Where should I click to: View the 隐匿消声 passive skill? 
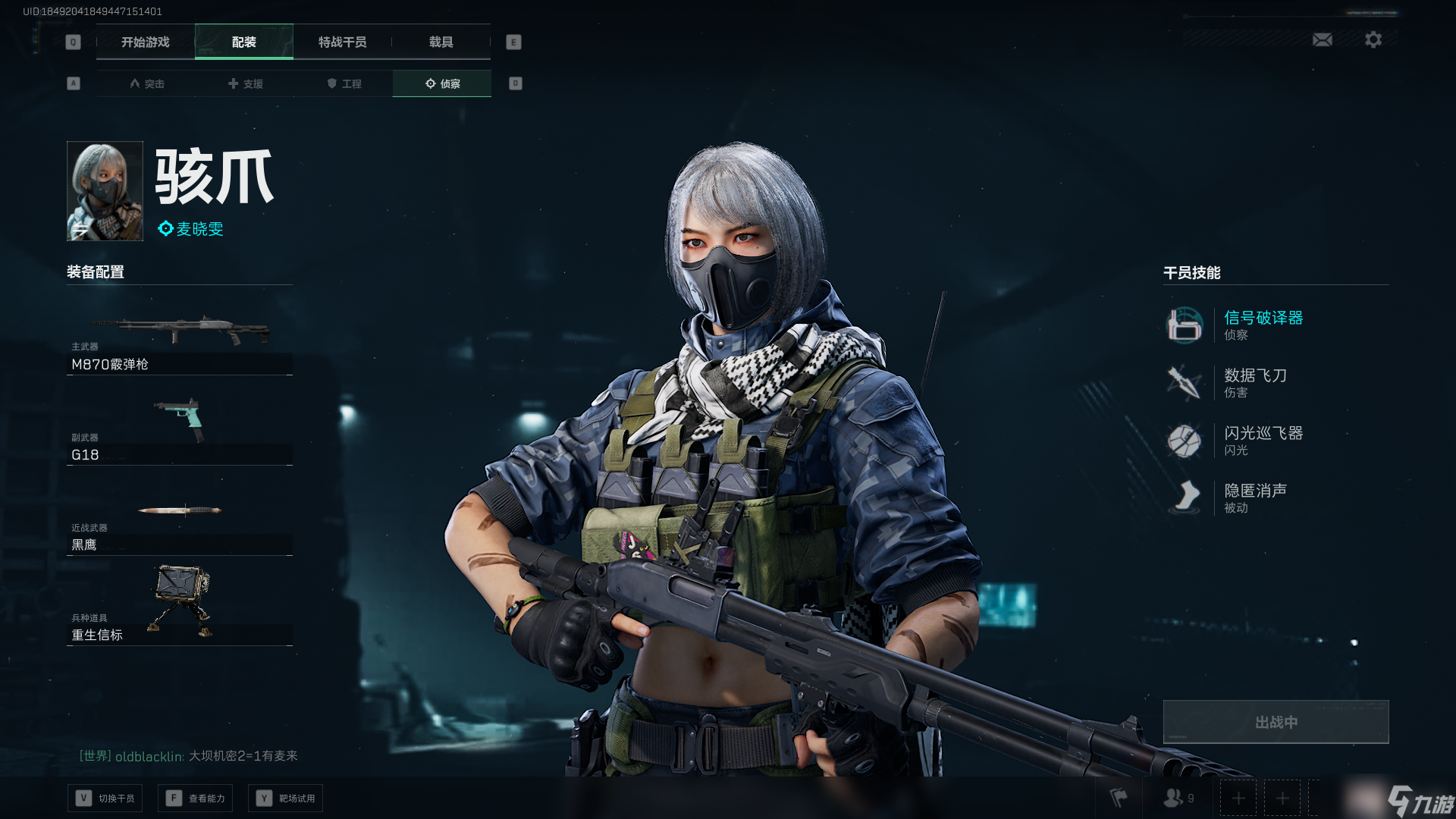pos(1255,497)
